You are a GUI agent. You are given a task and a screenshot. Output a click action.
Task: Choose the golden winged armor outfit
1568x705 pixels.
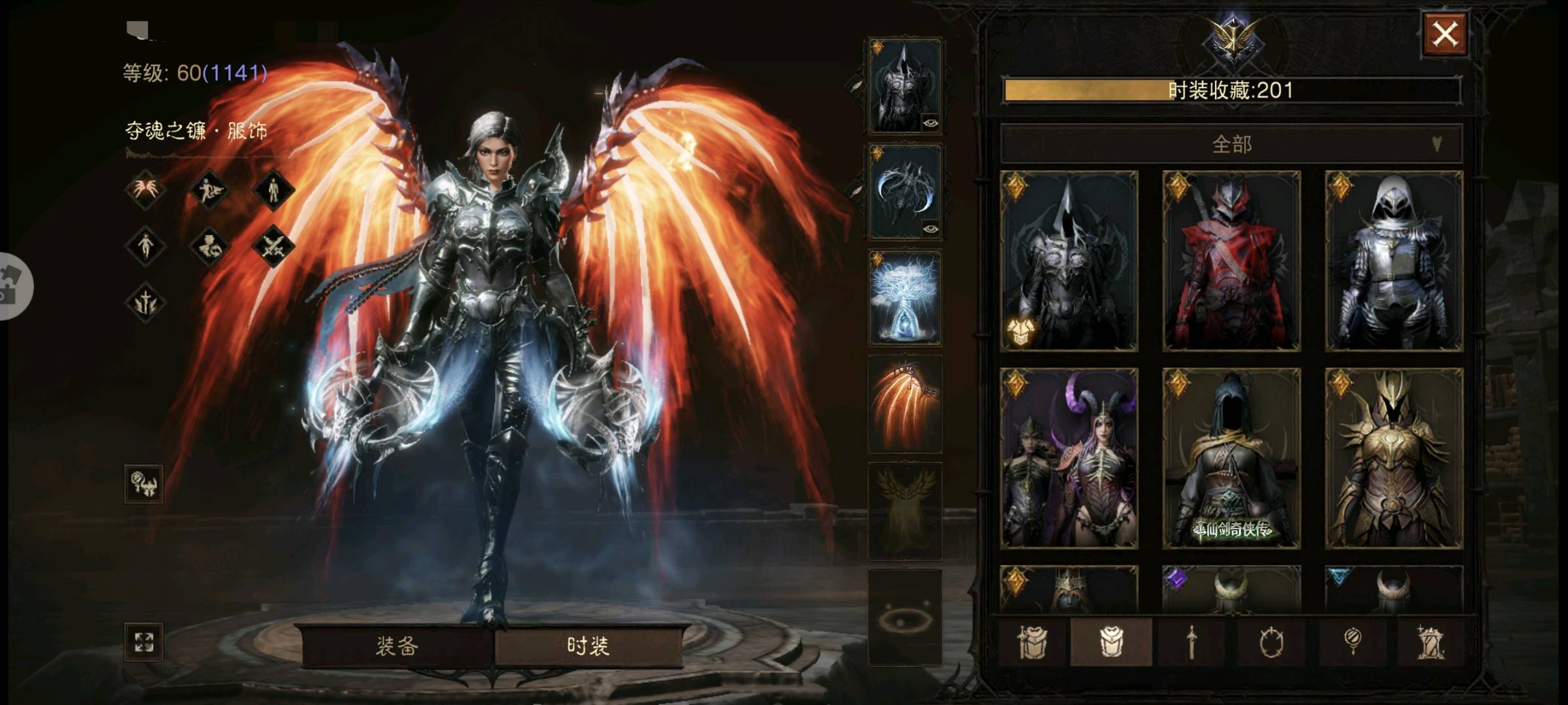tap(1394, 458)
